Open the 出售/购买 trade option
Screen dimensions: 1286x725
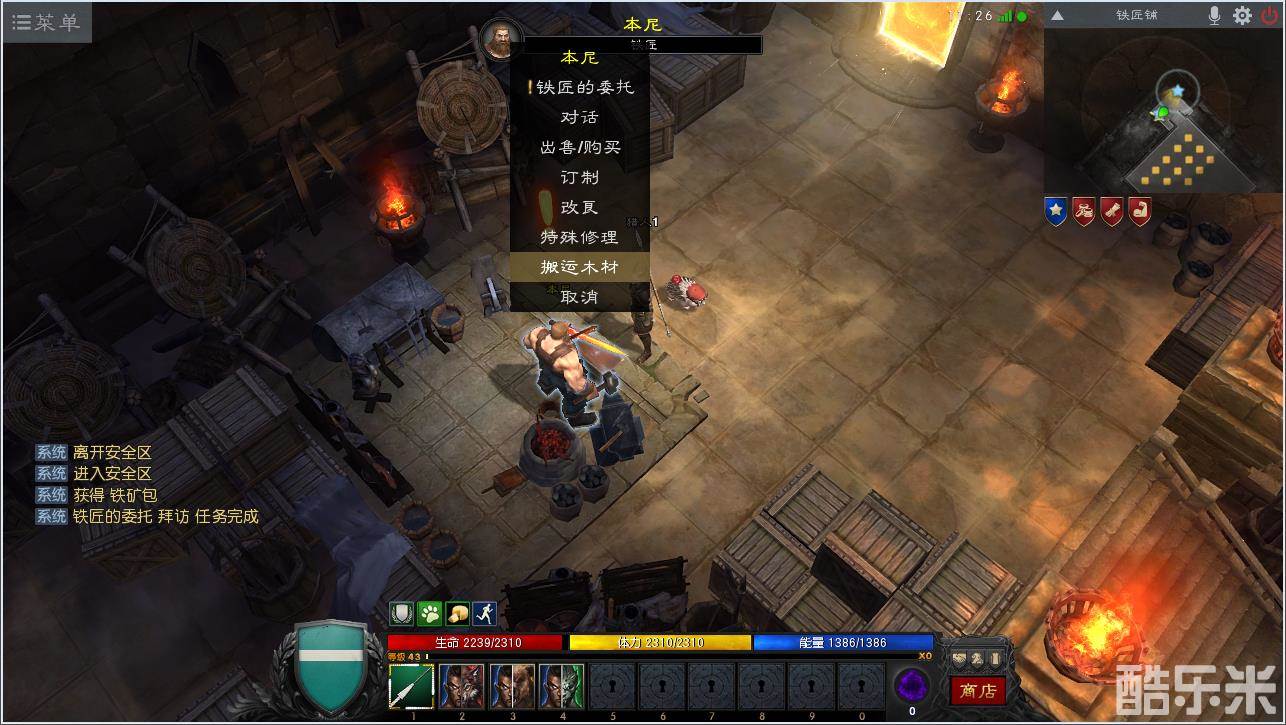tap(580, 147)
